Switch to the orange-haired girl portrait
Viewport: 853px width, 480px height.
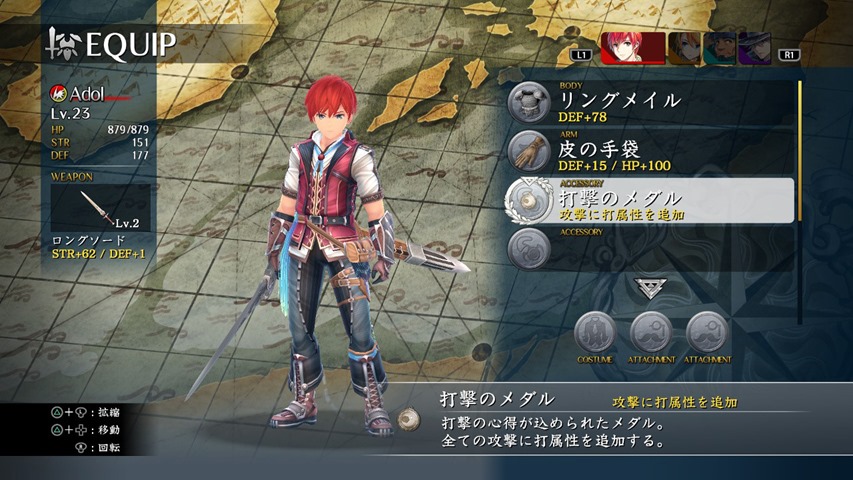[684, 48]
